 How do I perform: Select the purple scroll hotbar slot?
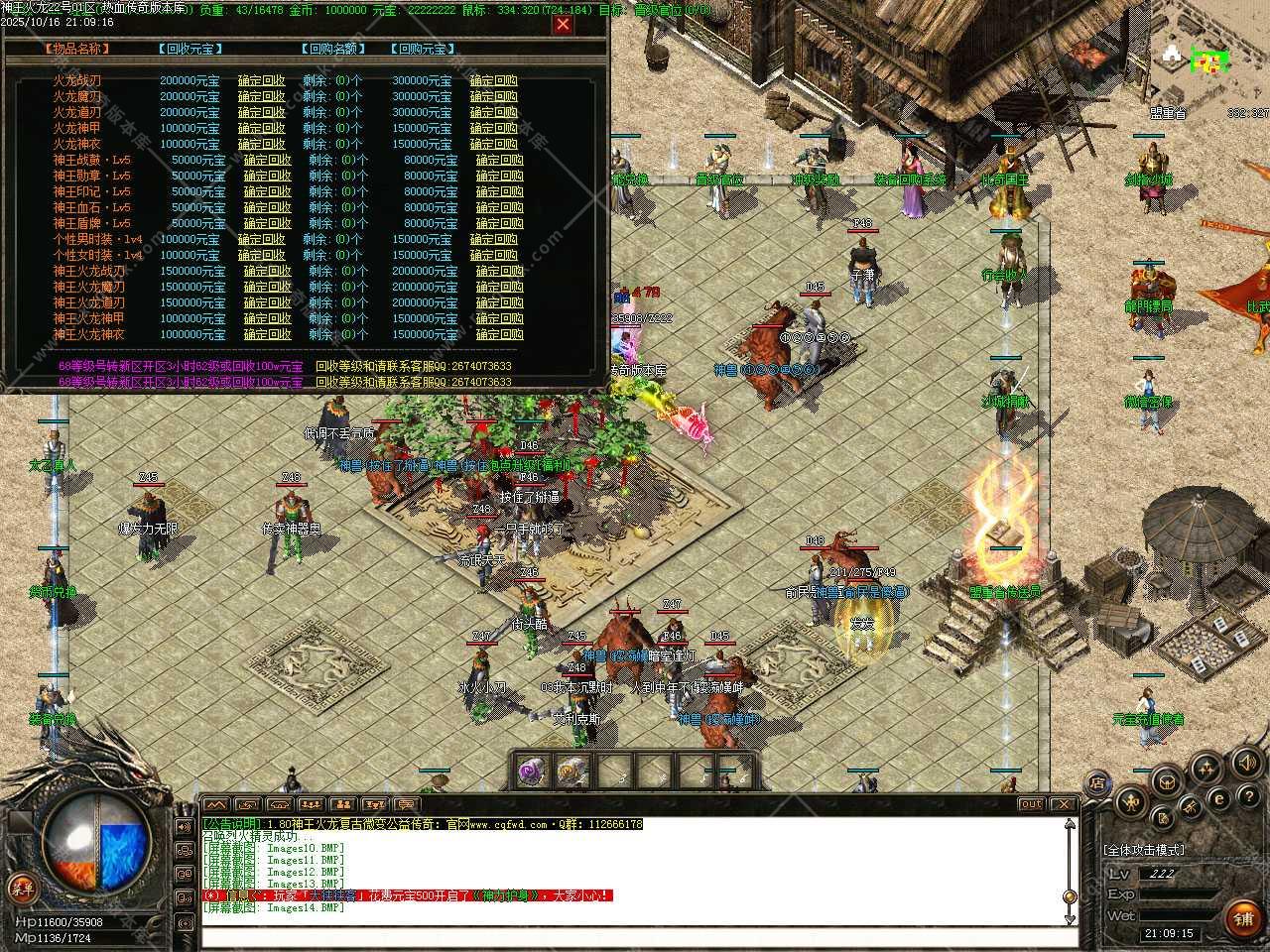coord(536,771)
